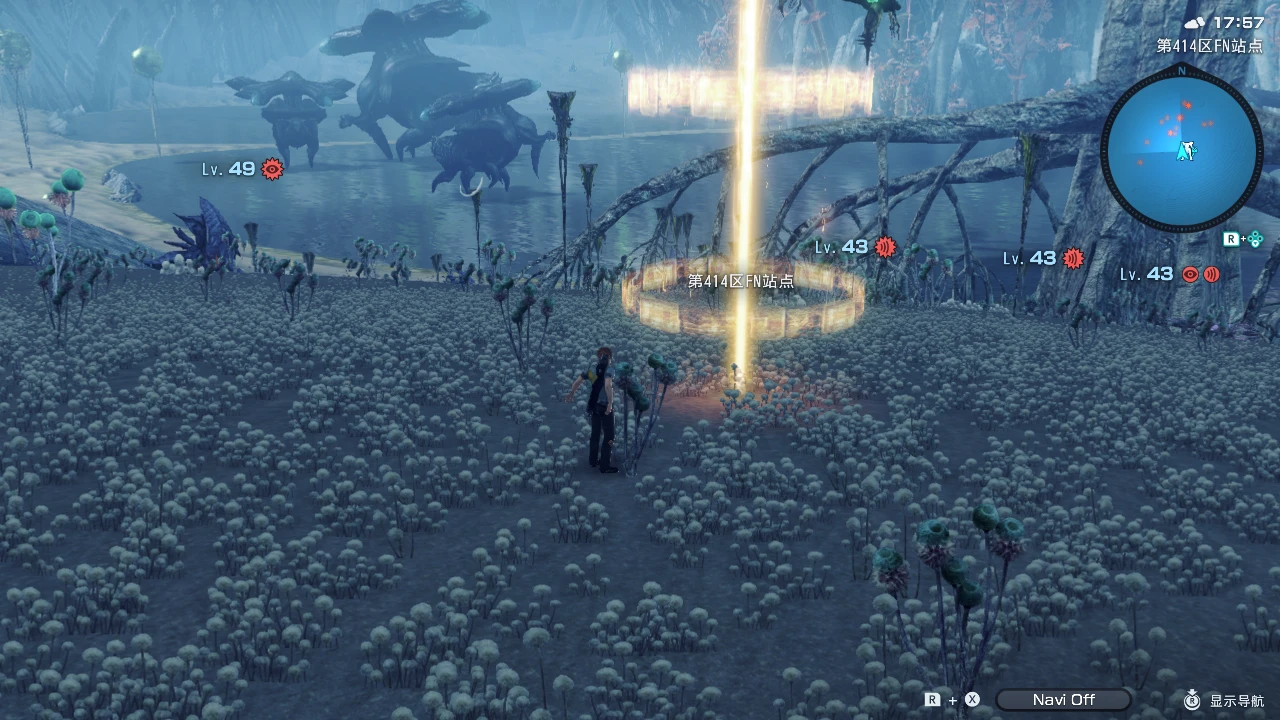Viewport: 1280px width, 720px height.
Task: Click the red eye sight-detection icon near Lv. 43
Action: coord(1189,273)
